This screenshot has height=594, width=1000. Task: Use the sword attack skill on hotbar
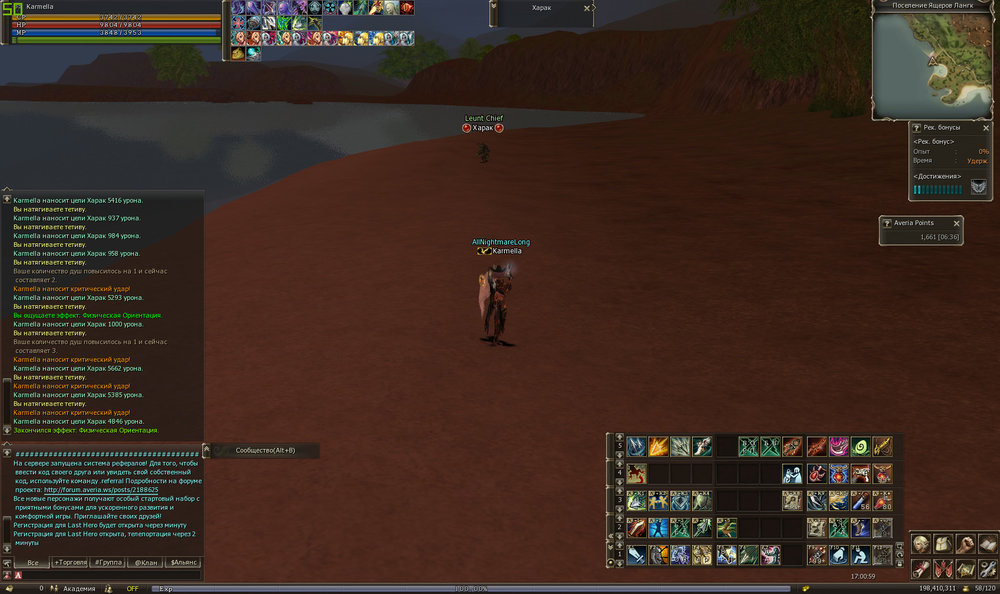tap(636, 555)
